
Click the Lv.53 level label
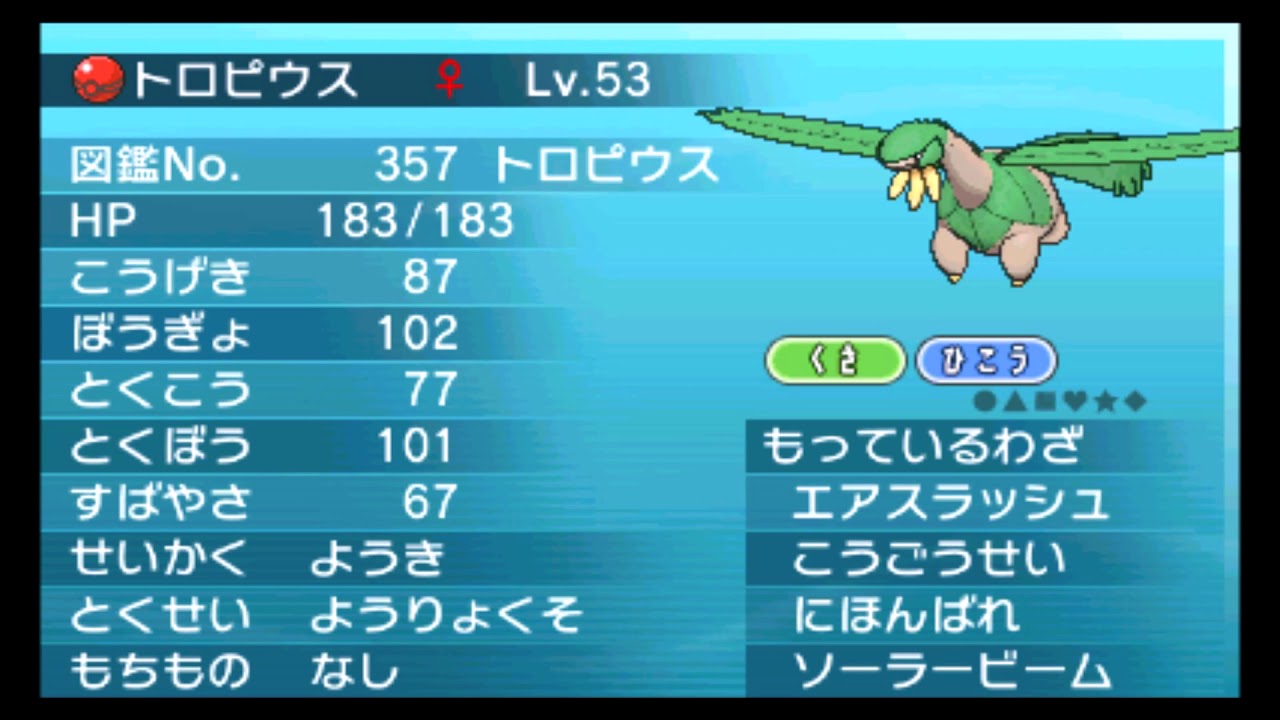click(588, 80)
